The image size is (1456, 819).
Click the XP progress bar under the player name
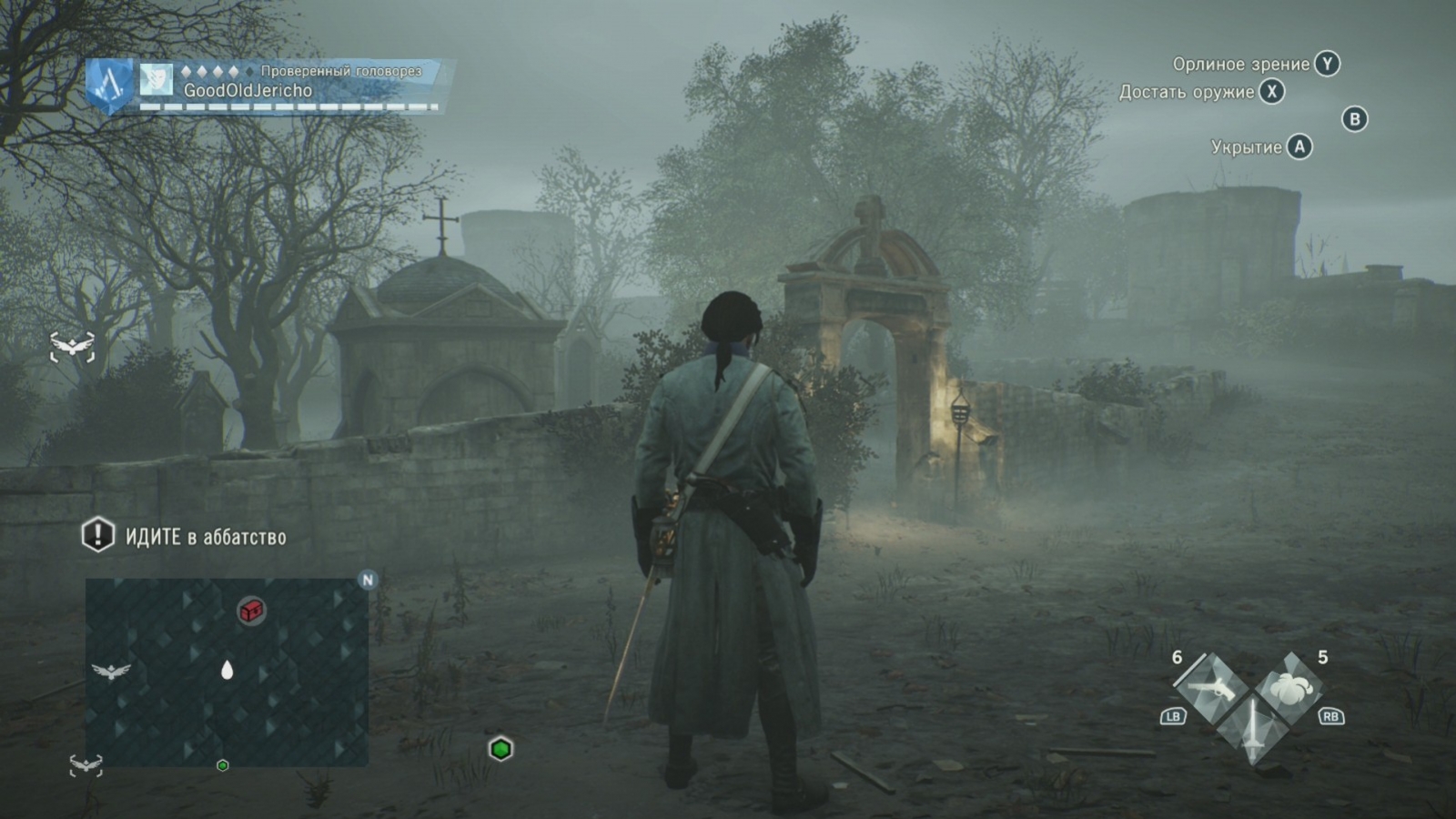click(273, 108)
